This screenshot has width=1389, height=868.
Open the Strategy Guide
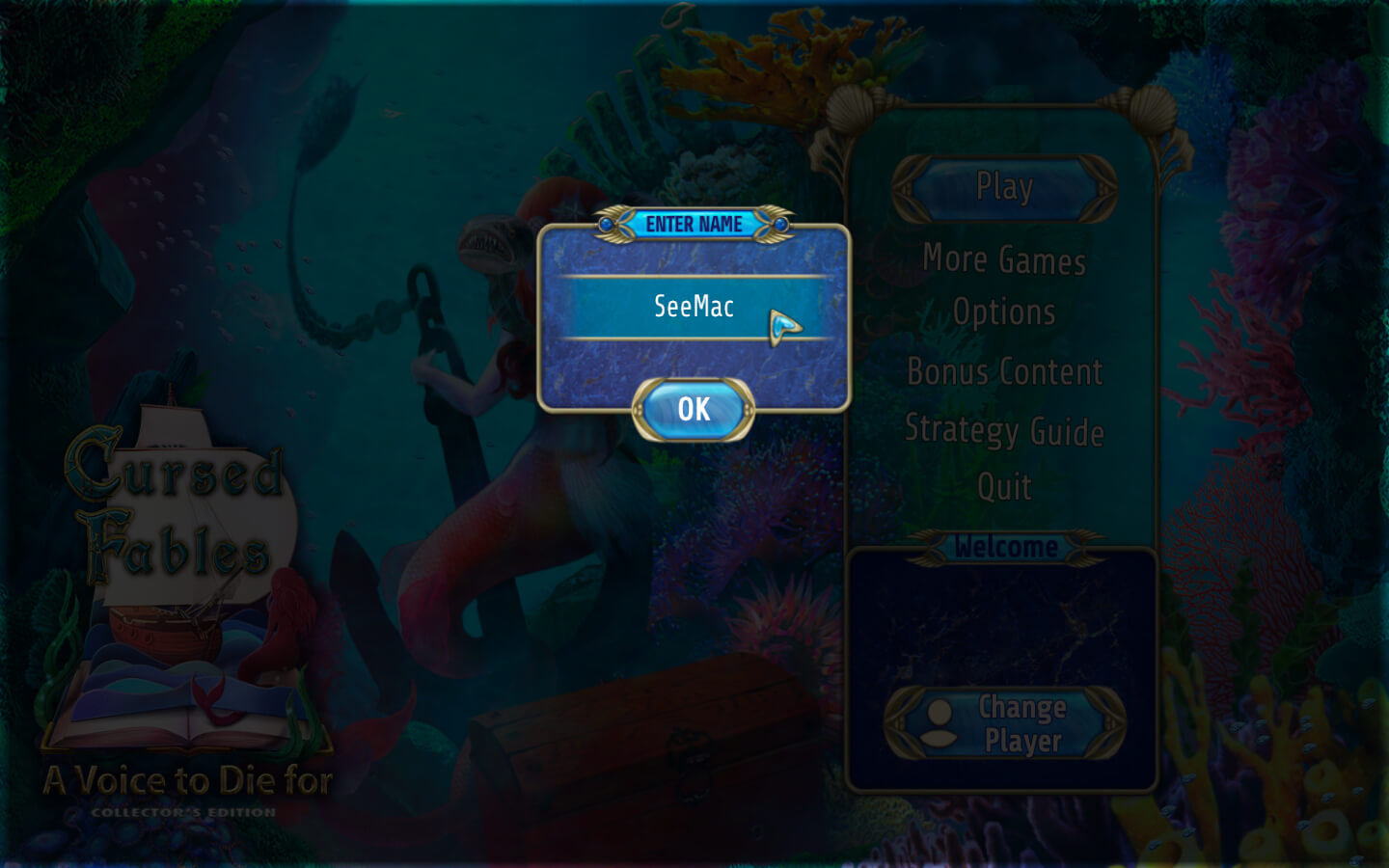pyautogui.click(x=1004, y=430)
